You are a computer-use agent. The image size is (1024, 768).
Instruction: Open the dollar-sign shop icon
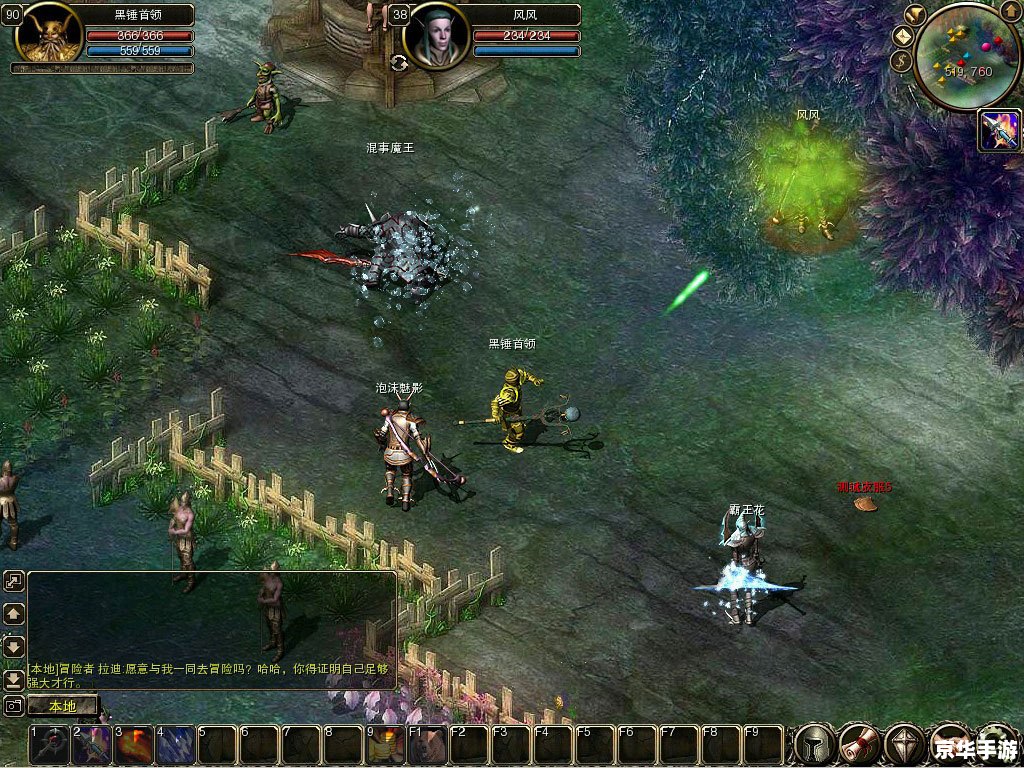tap(899, 61)
